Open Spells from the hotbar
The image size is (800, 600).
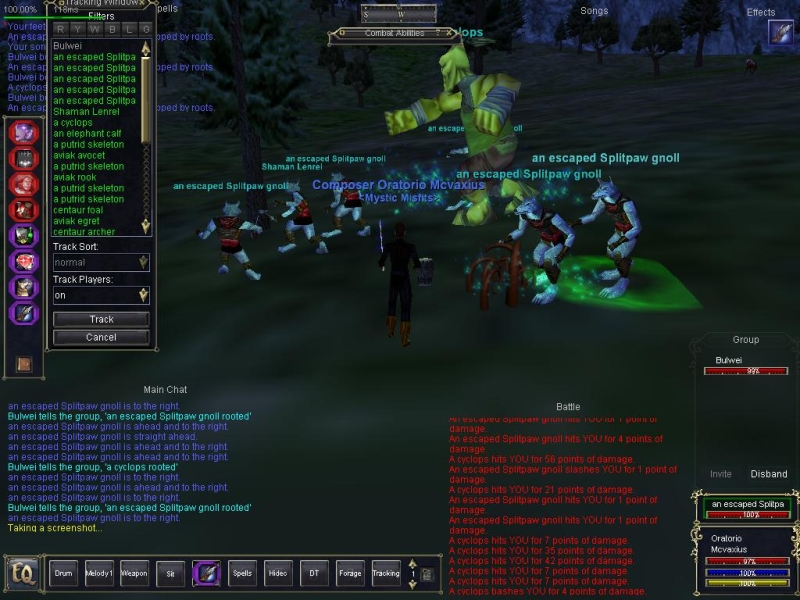point(242,574)
